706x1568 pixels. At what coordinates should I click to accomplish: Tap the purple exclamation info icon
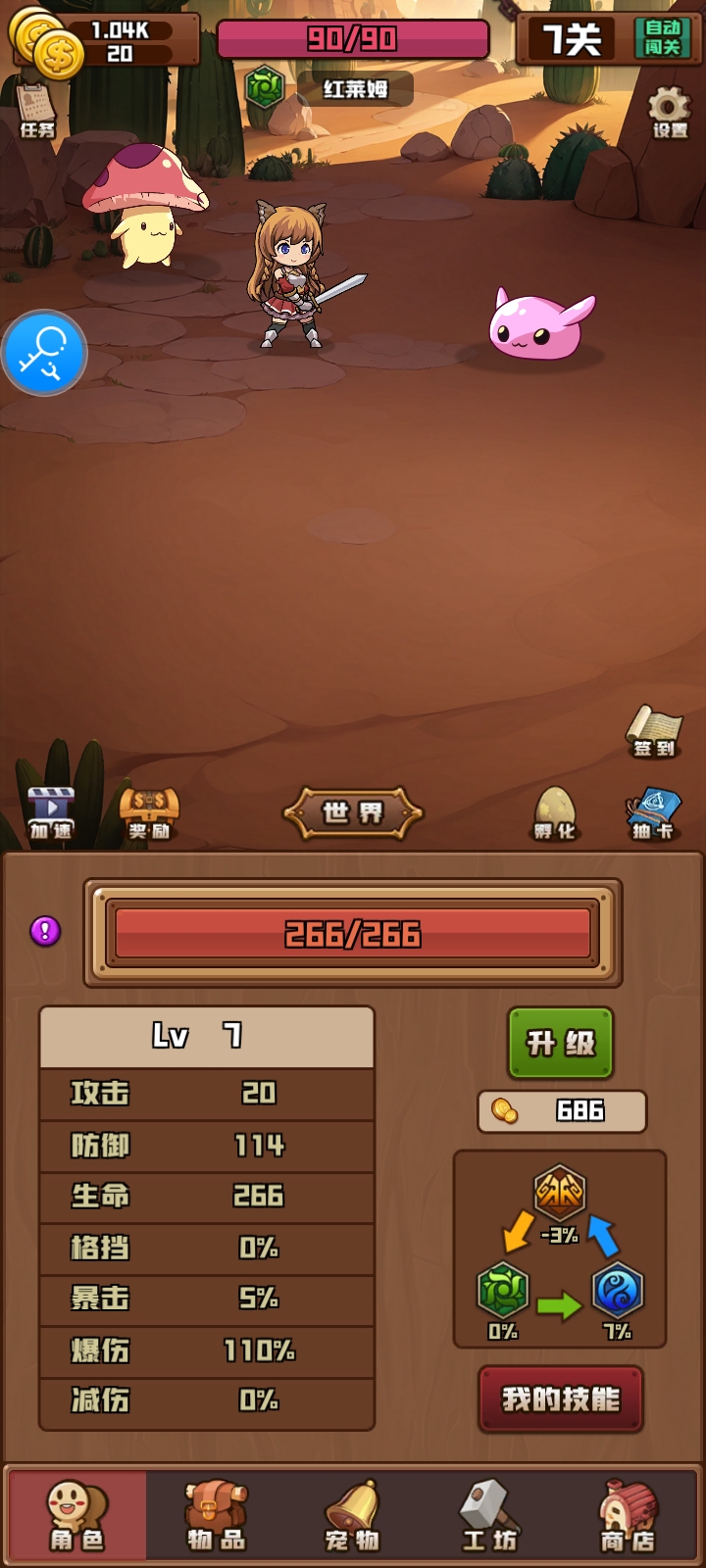pos(45,931)
